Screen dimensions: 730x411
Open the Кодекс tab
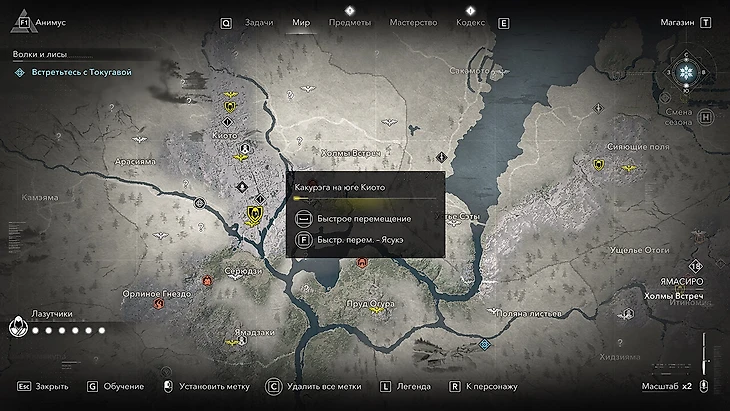tap(470, 22)
